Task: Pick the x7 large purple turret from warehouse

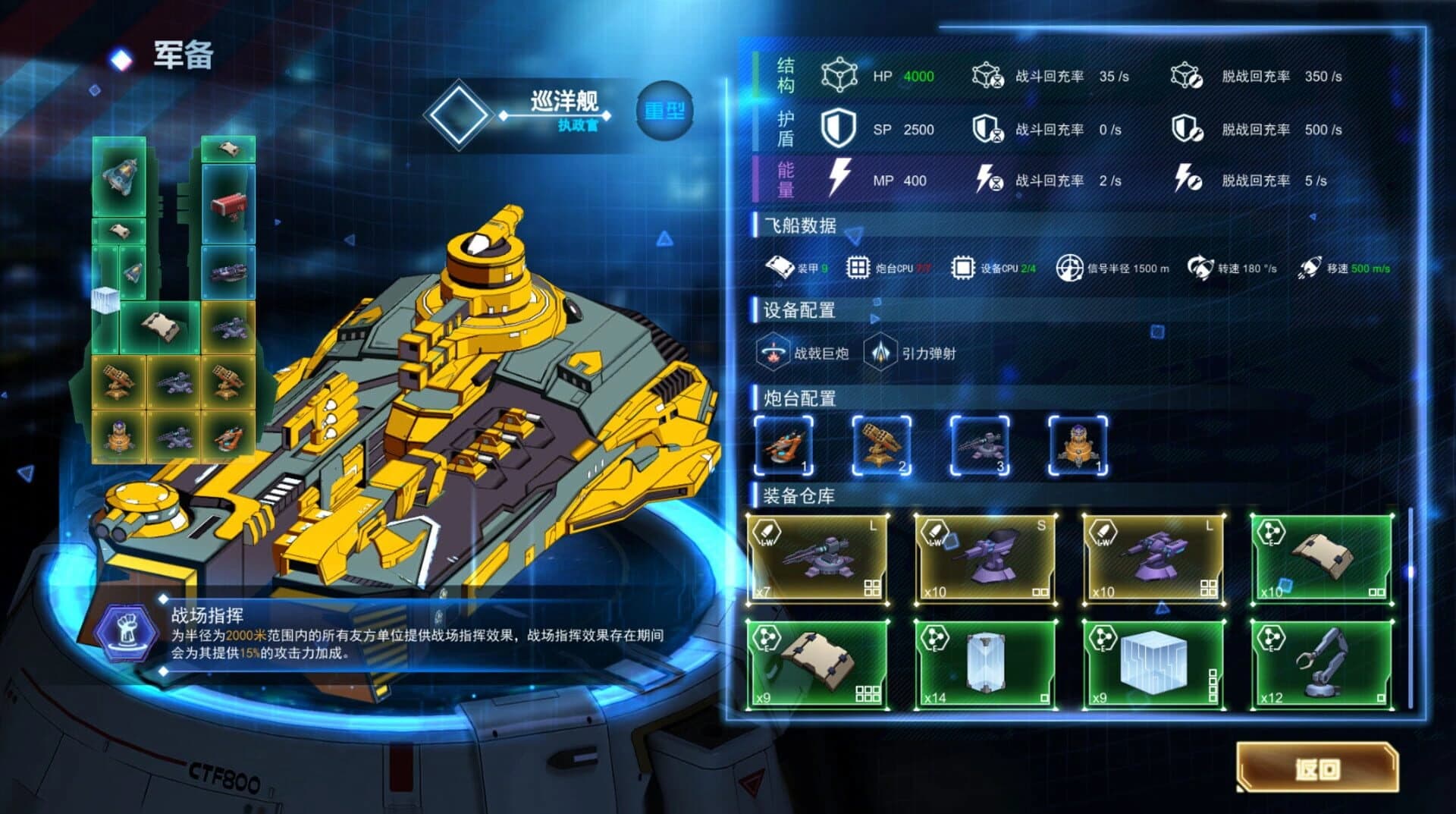Action: [817, 560]
